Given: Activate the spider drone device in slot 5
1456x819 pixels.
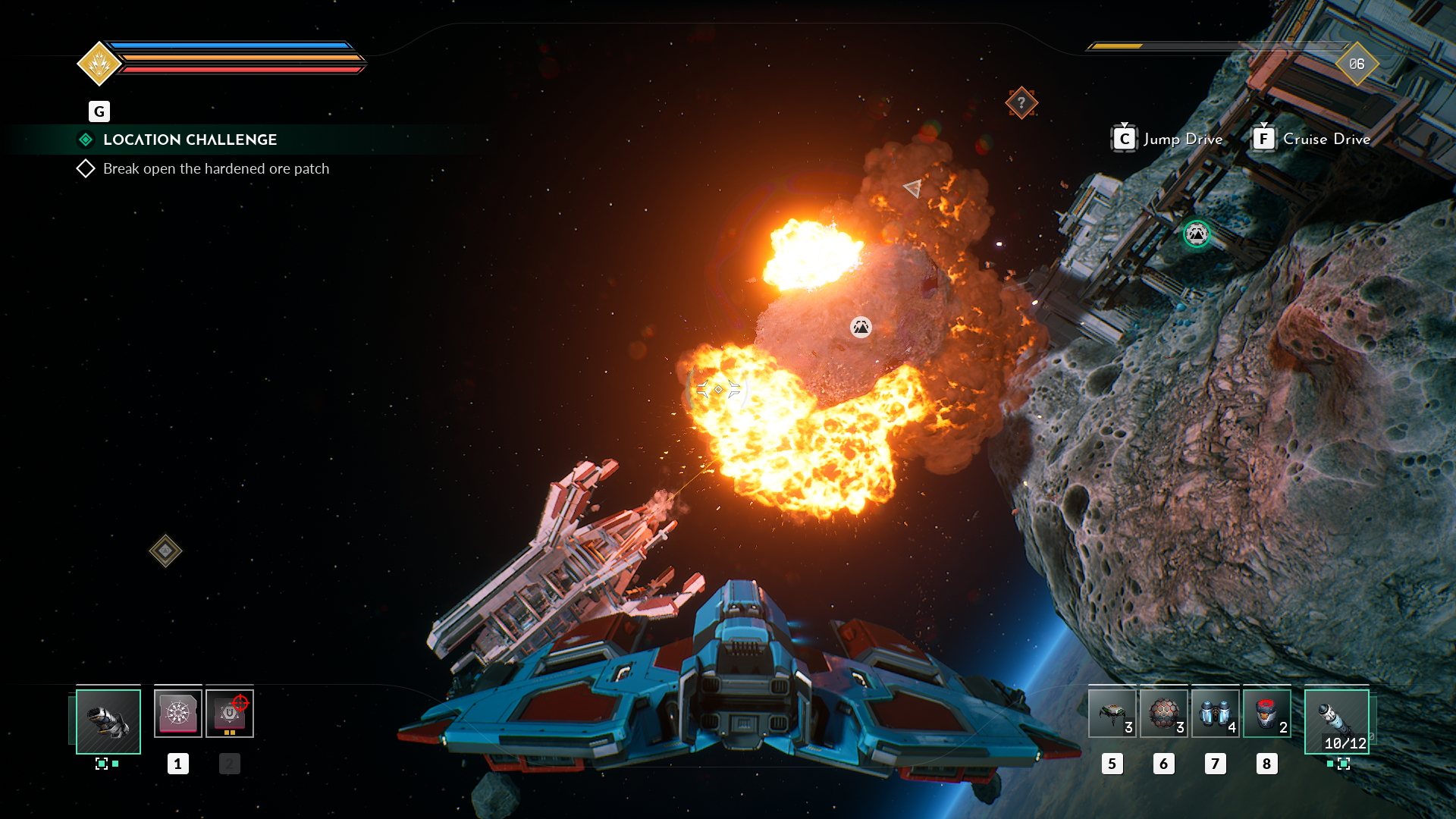Looking at the screenshot, I should coord(1112,714).
